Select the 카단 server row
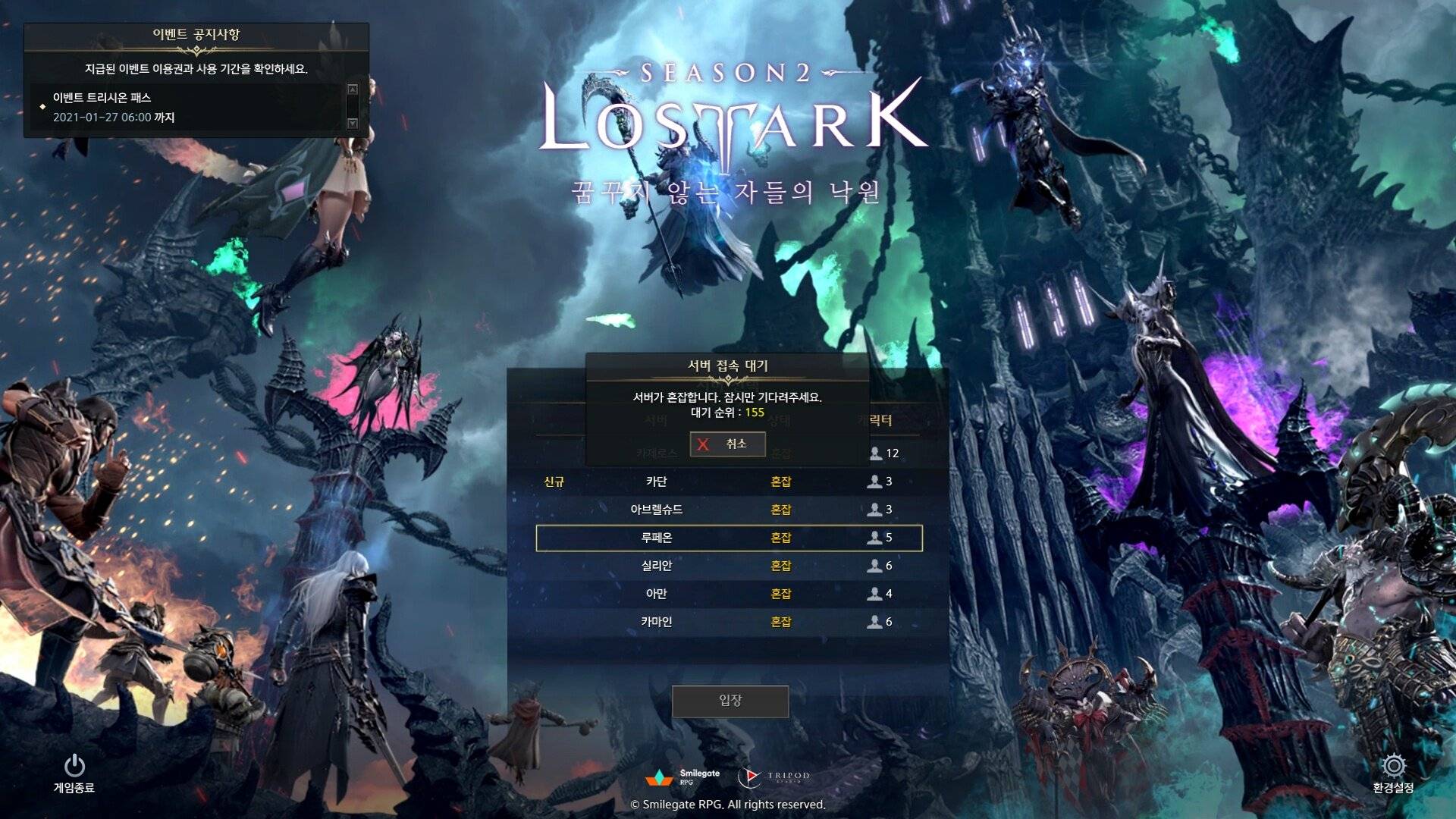 tap(729, 482)
